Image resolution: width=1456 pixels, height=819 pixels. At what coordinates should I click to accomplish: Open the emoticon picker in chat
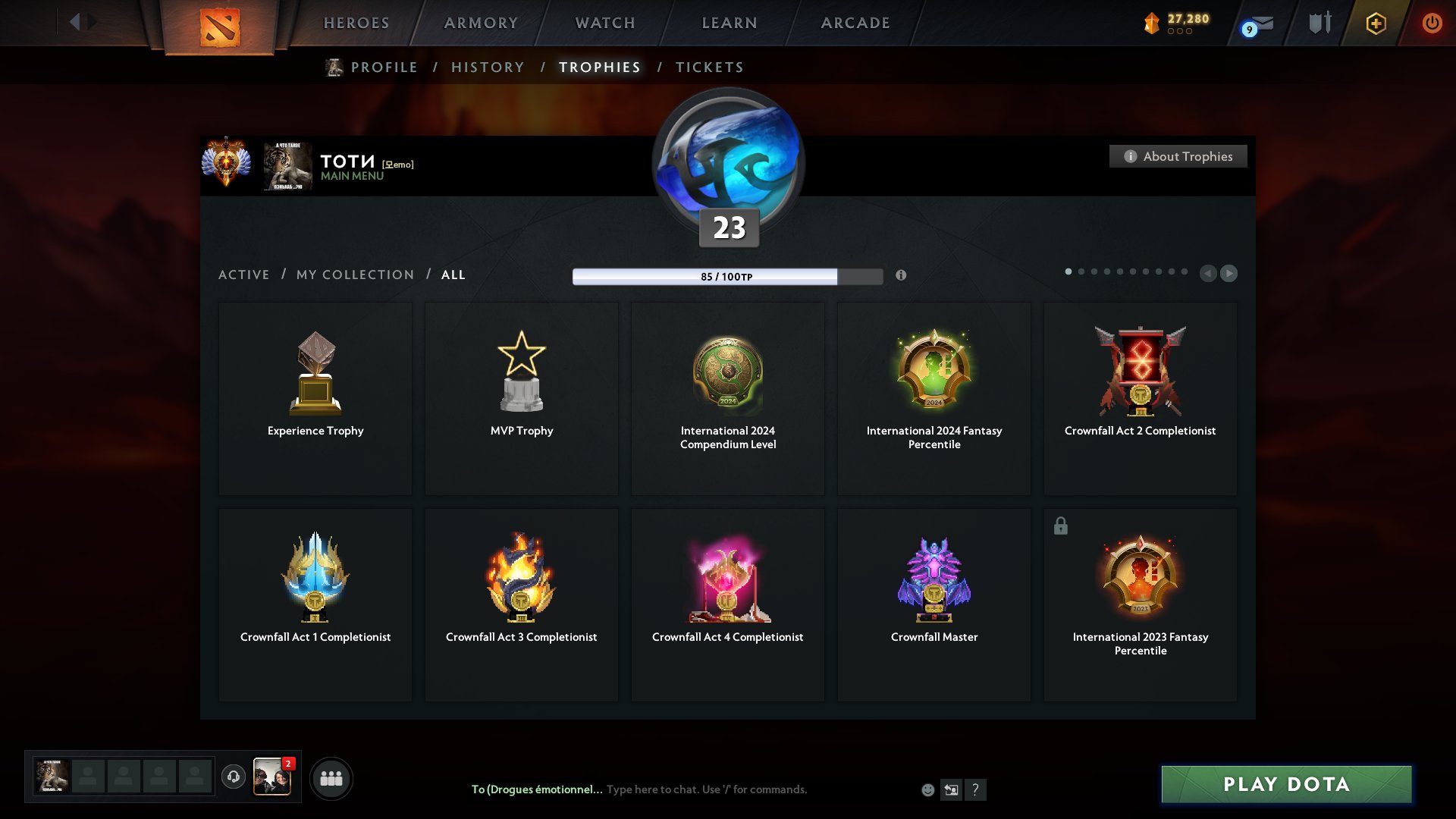tap(927, 789)
